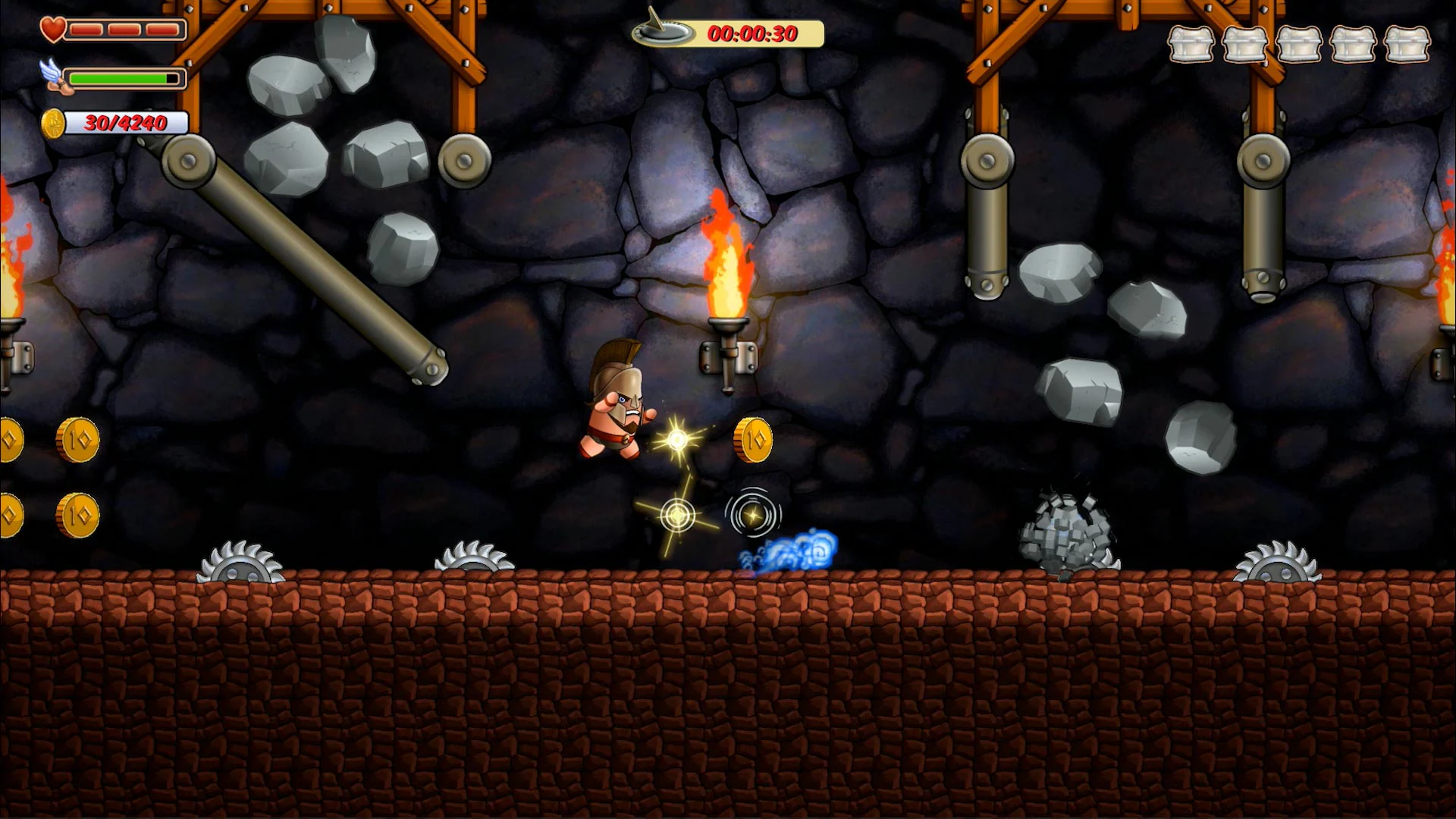Viewport: 1456px width, 819px height.
Task: Click the green stamina bar
Action: [x=121, y=78]
